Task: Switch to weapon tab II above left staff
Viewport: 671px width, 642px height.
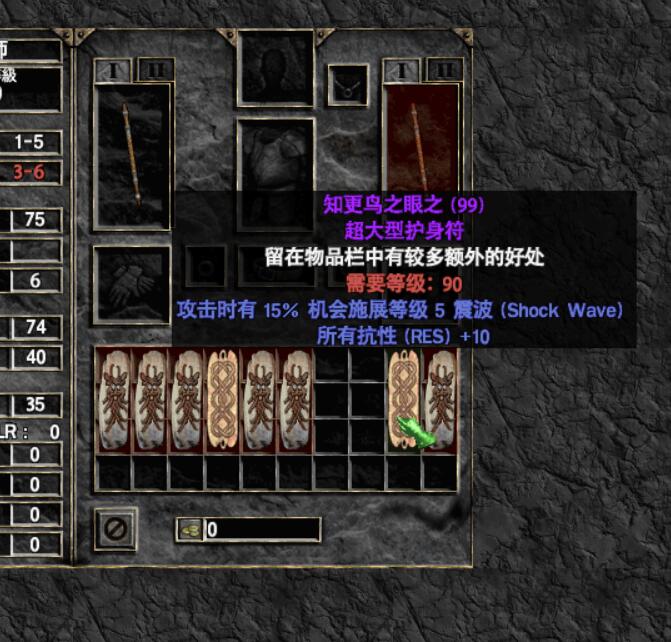Action: coord(154,70)
